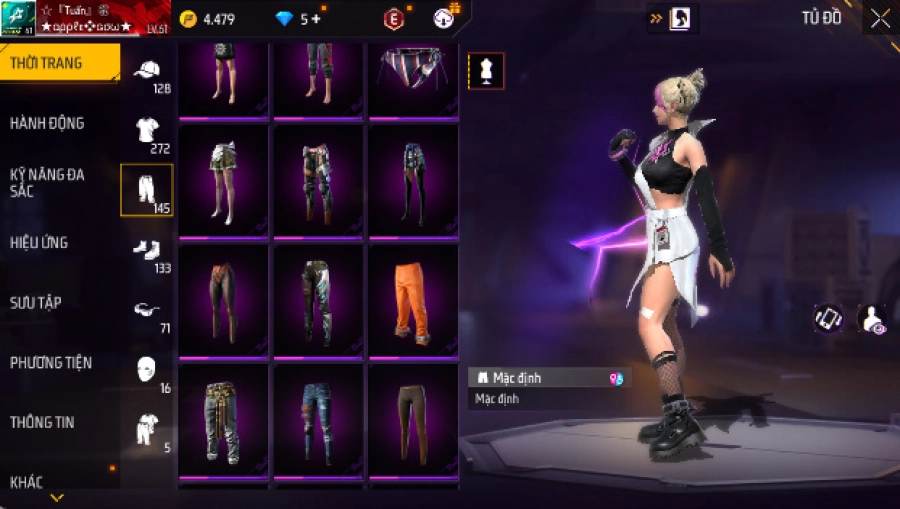
Task: Open the glasses accessory subcategory
Action: [147, 311]
